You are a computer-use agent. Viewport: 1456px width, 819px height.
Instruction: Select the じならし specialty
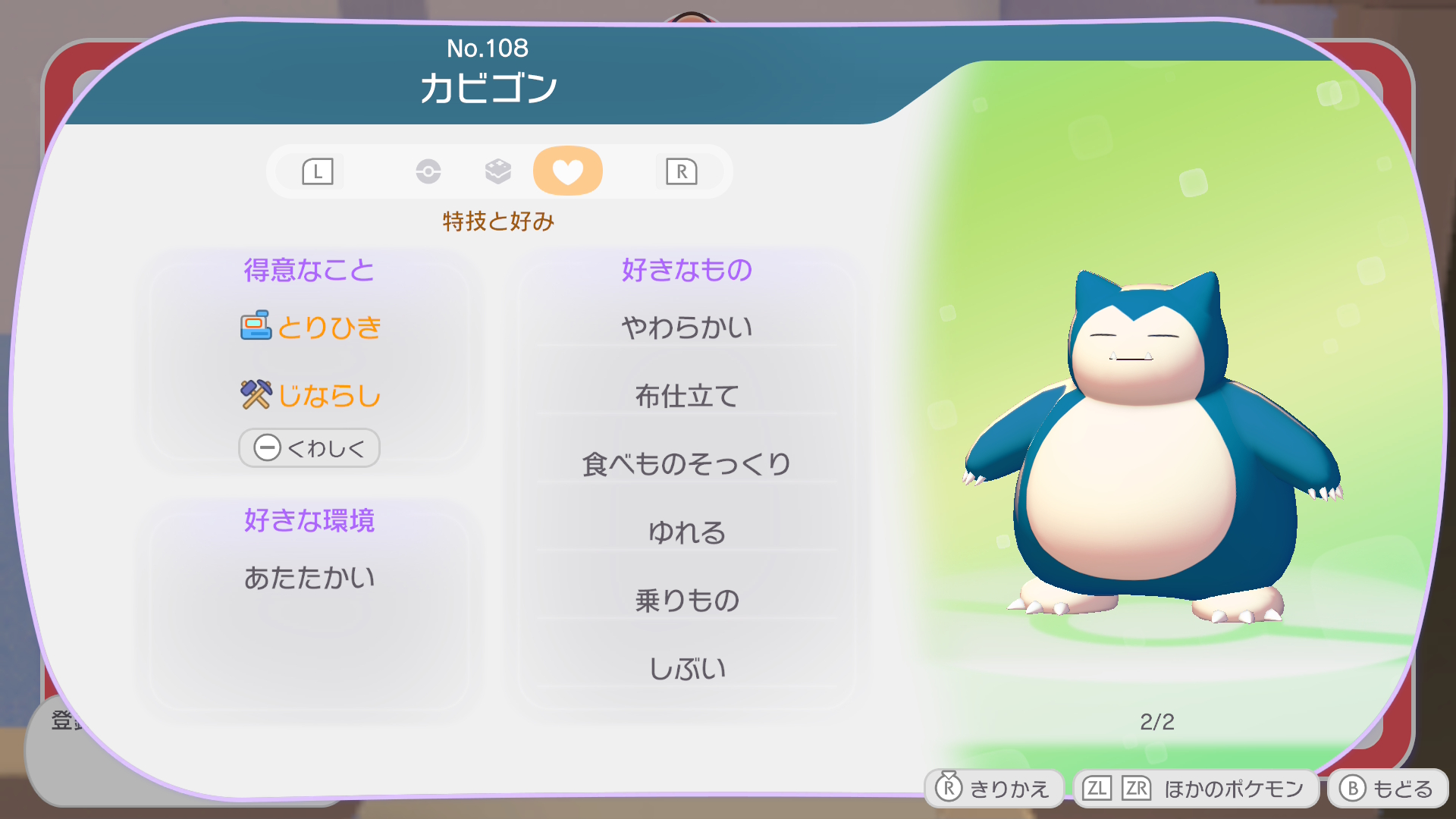pos(311,395)
